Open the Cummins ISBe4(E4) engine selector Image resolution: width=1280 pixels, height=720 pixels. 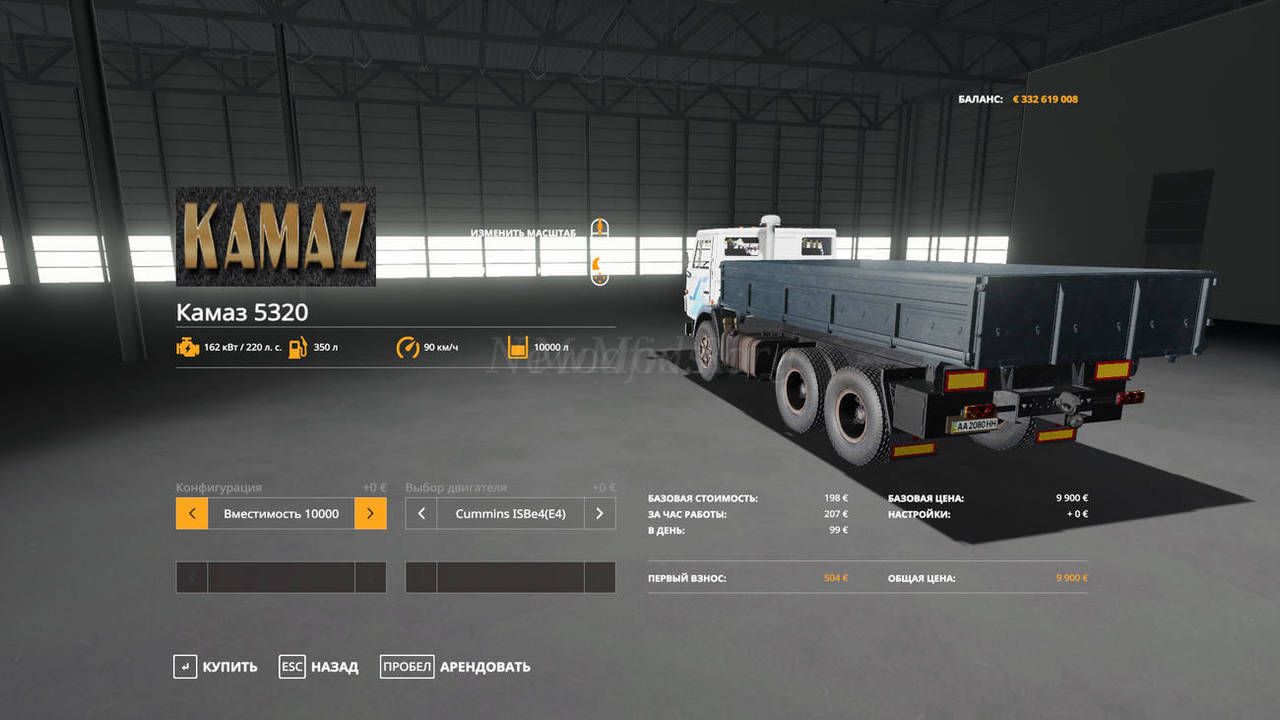510,514
